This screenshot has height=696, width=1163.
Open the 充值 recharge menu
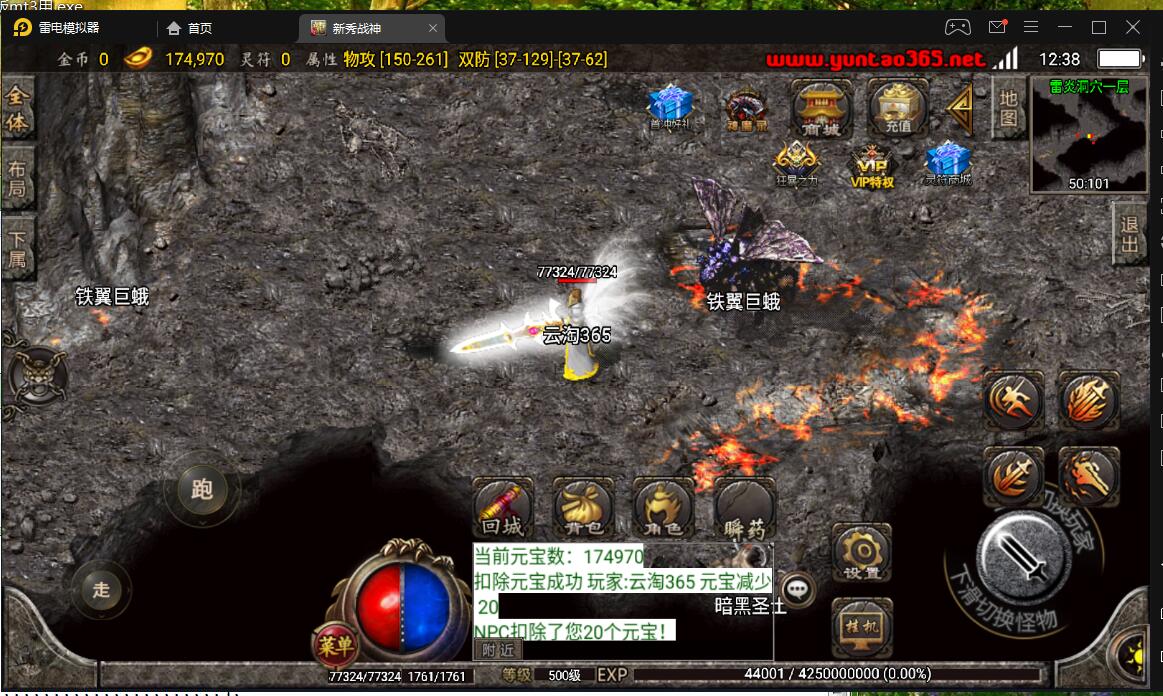click(x=898, y=107)
